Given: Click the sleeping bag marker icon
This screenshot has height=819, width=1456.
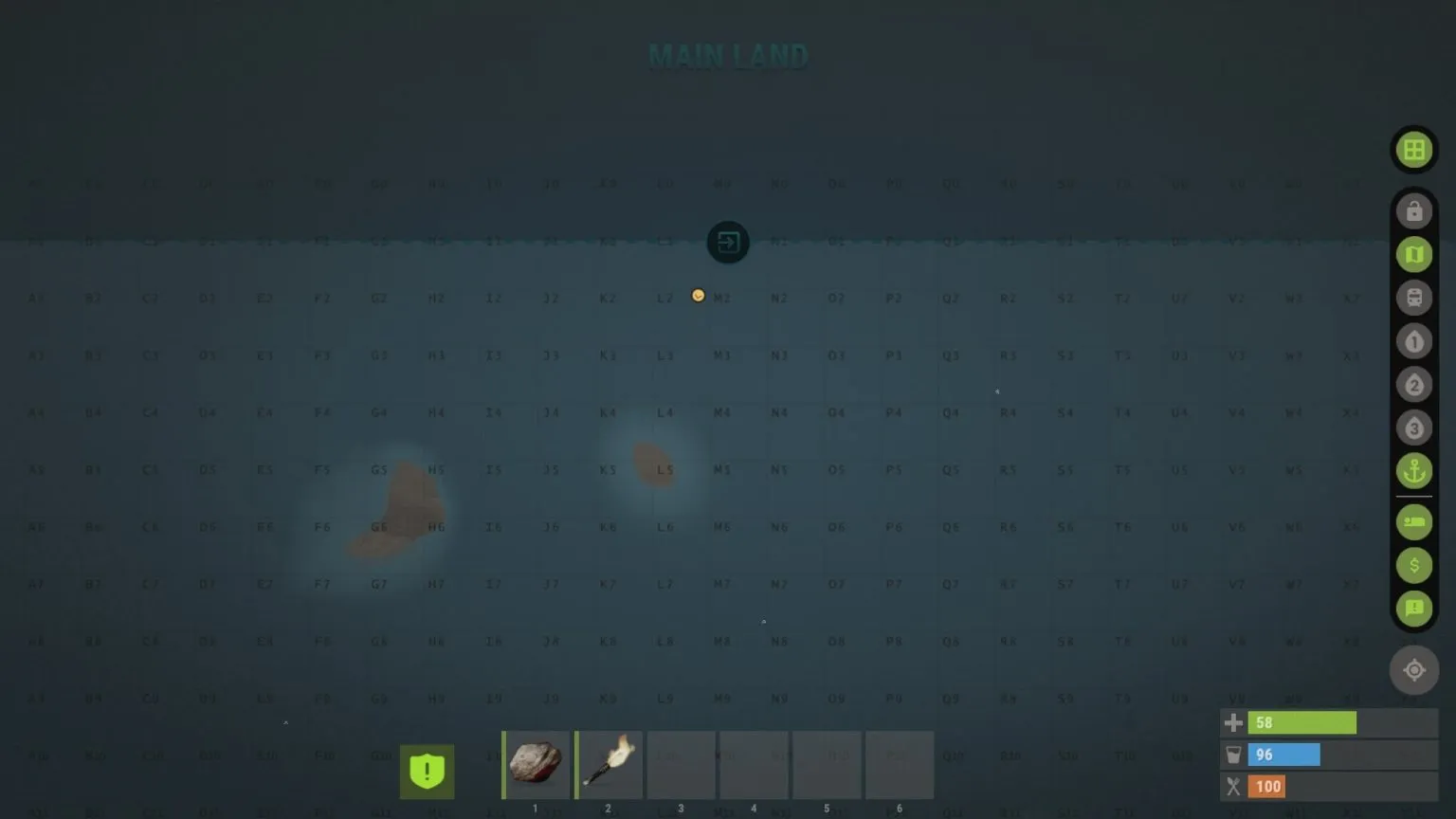Looking at the screenshot, I should [1413, 522].
